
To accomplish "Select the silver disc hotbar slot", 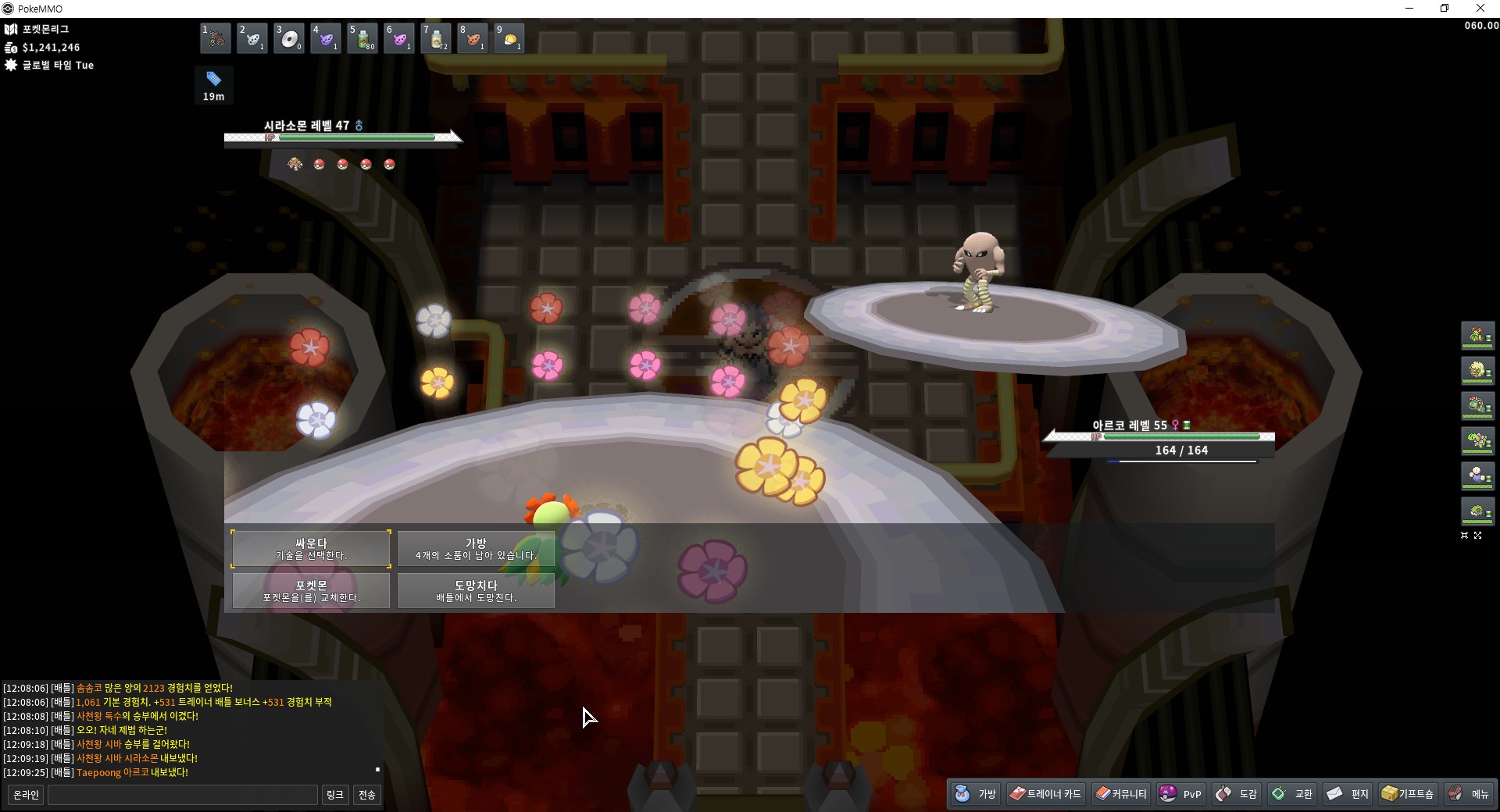I will [289, 38].
